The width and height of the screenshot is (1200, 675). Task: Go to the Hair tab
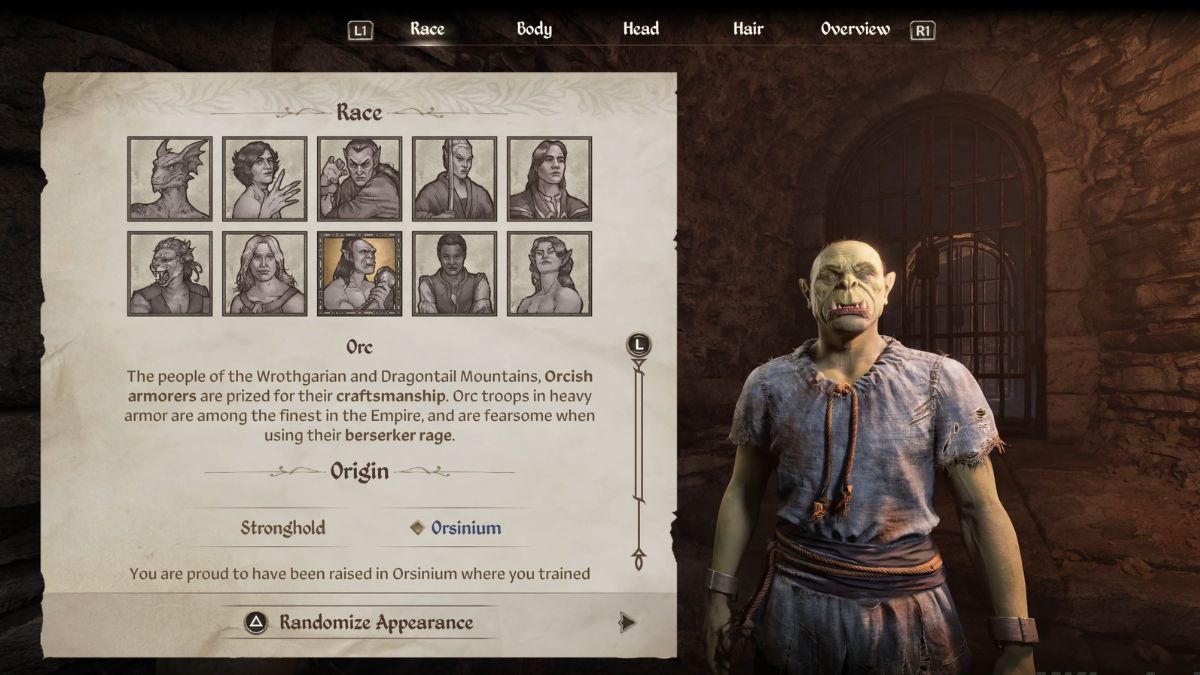coord(748,29)
